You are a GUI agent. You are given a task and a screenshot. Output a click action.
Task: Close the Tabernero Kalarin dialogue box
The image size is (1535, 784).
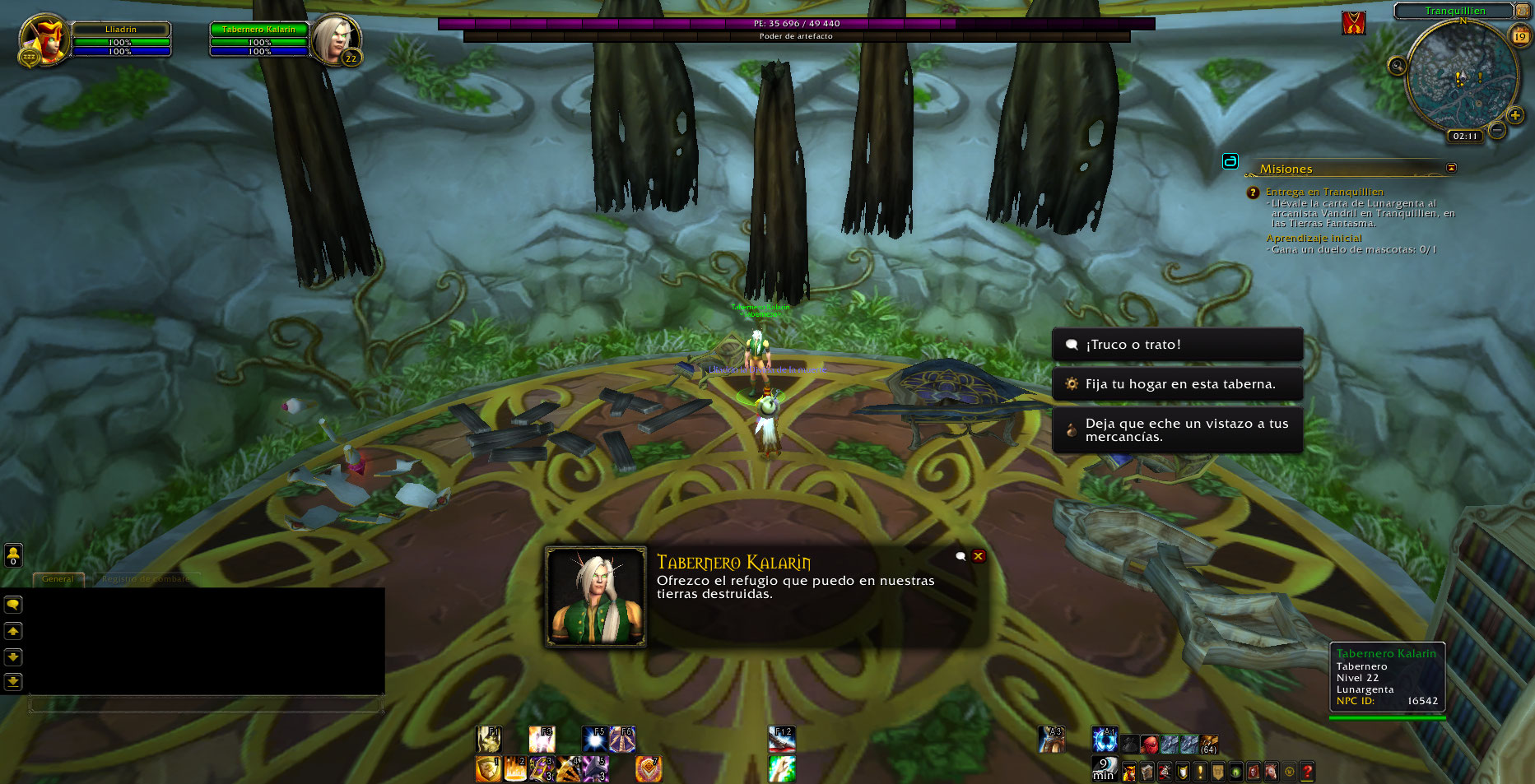coord(979,556)
